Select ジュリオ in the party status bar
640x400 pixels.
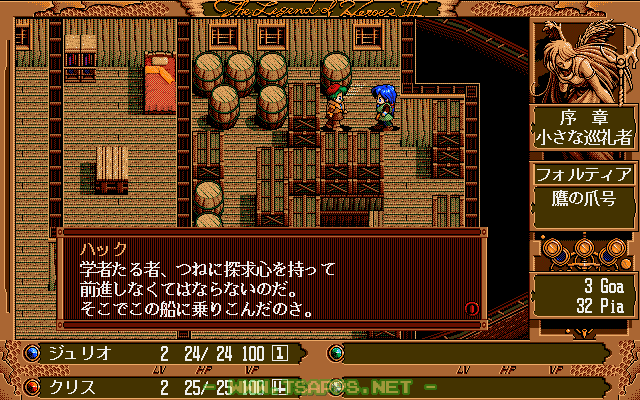[x=79, y=353]
